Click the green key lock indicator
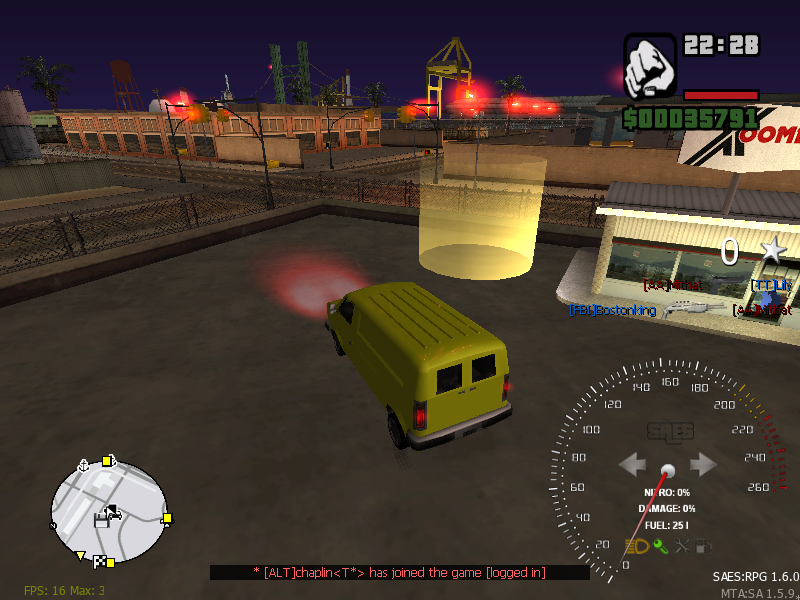 660,546
